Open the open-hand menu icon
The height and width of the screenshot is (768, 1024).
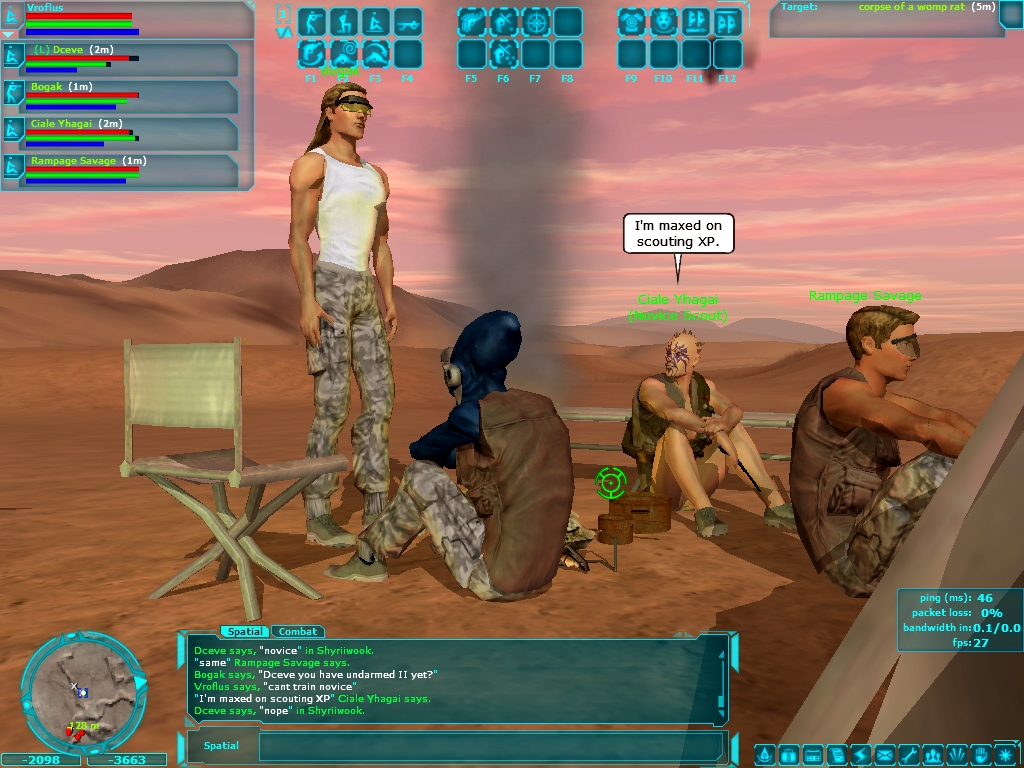pyautogui.click(x=981, y=755)
